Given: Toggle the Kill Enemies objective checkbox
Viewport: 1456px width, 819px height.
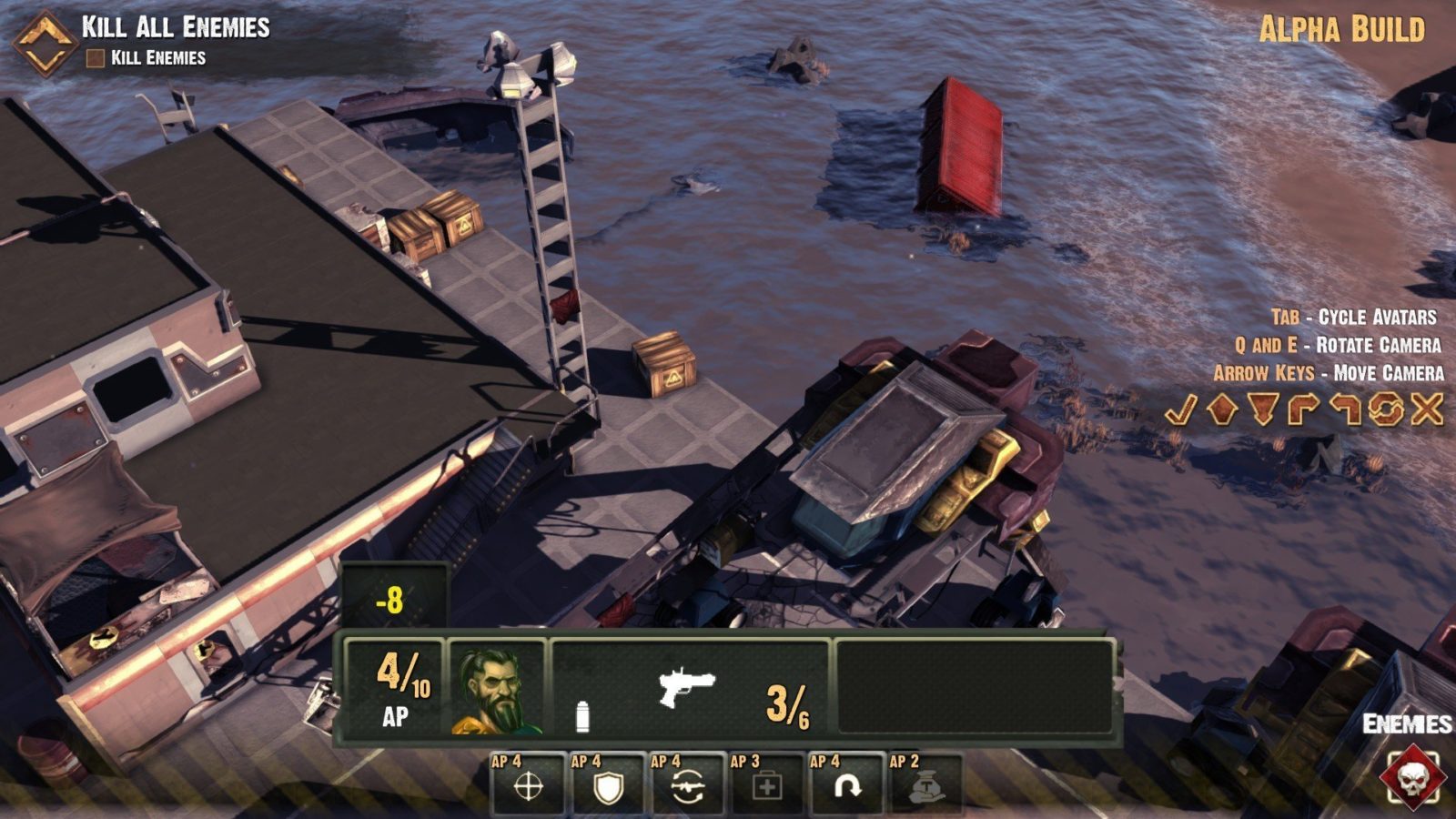Looking at the screenshot, I should point(95,58).
